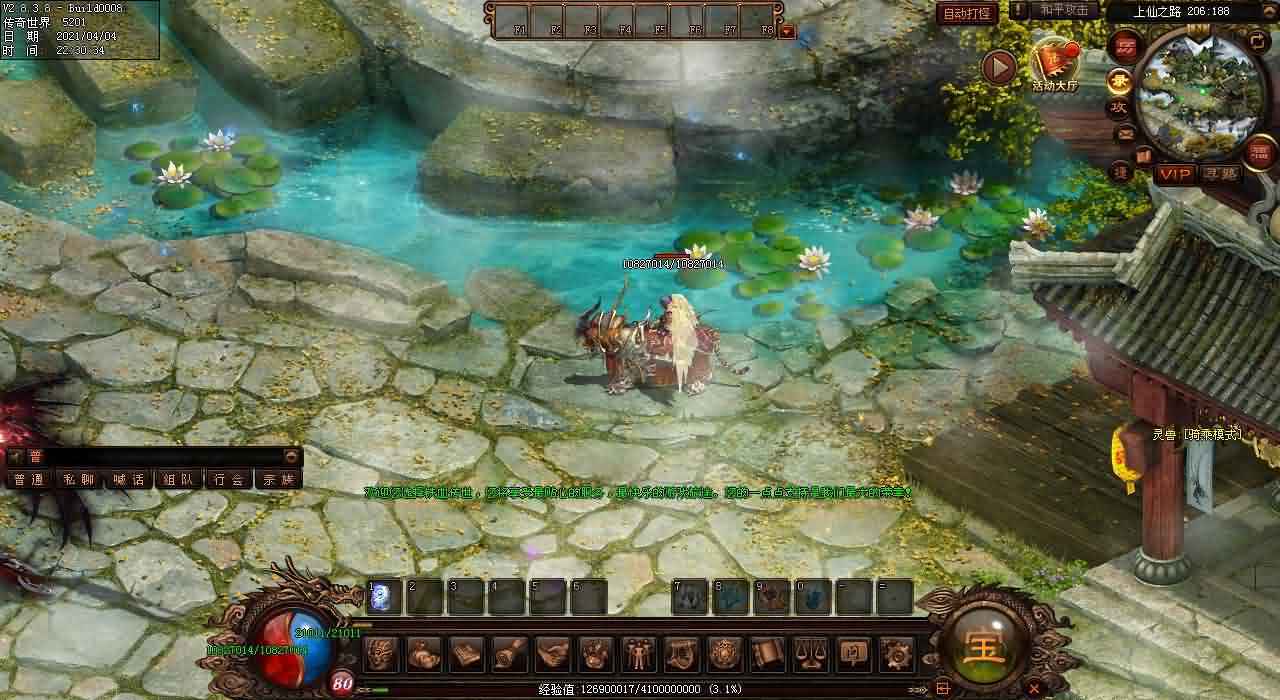Click the round play arrow button
The height and width of the screenshot is (700, 1280).
point(998,67)
